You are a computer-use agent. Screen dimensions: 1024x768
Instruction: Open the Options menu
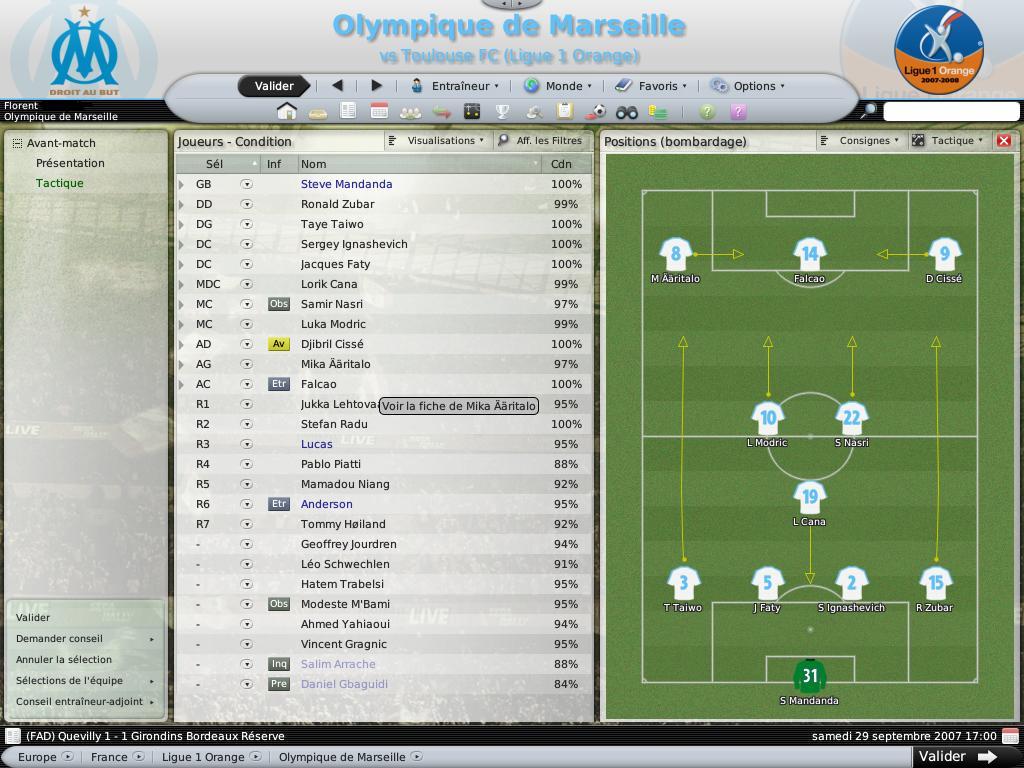pyautogui.click(x=748, y=86)
